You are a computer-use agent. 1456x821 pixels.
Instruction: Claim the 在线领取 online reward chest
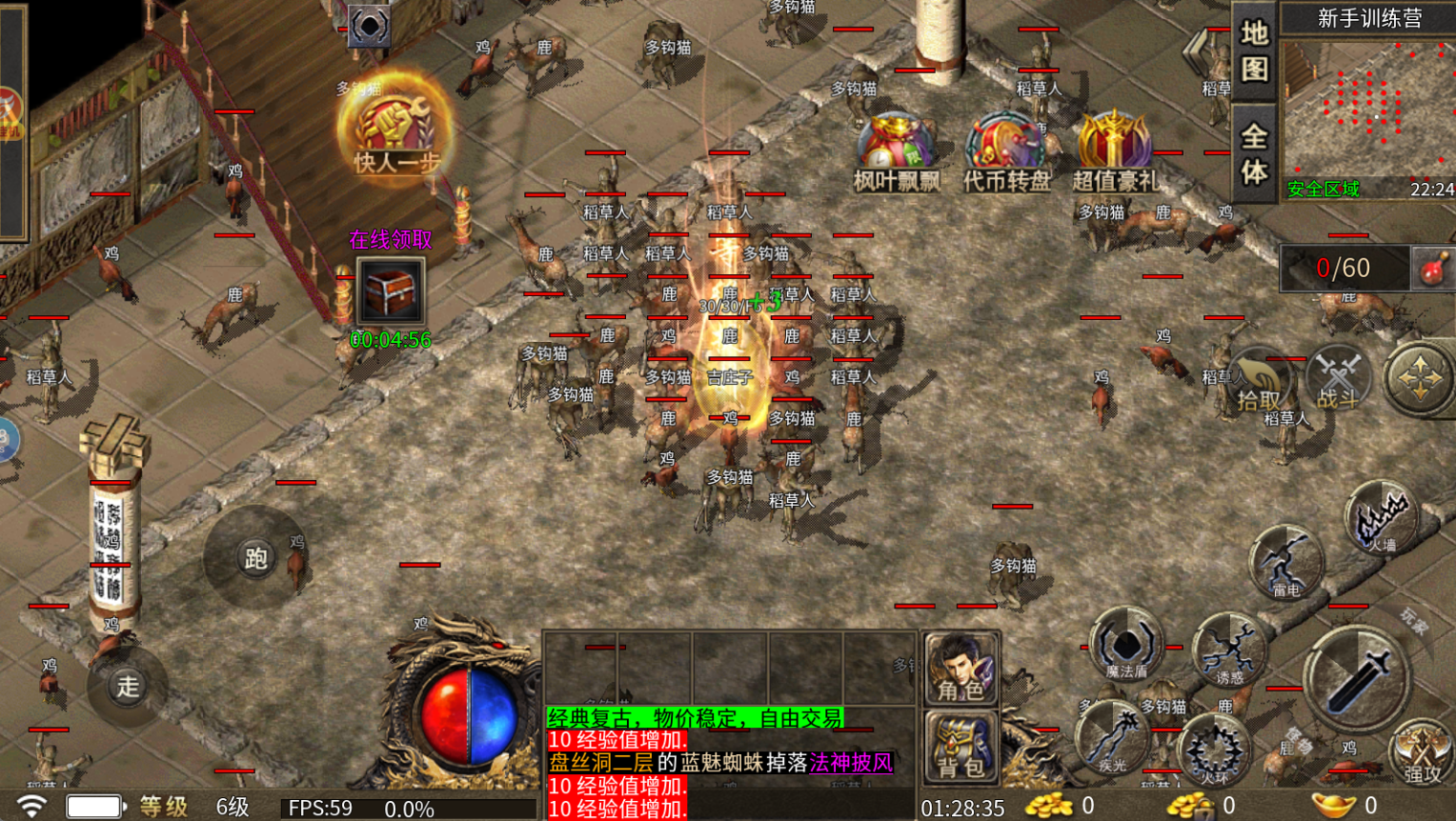click(390, 290)
